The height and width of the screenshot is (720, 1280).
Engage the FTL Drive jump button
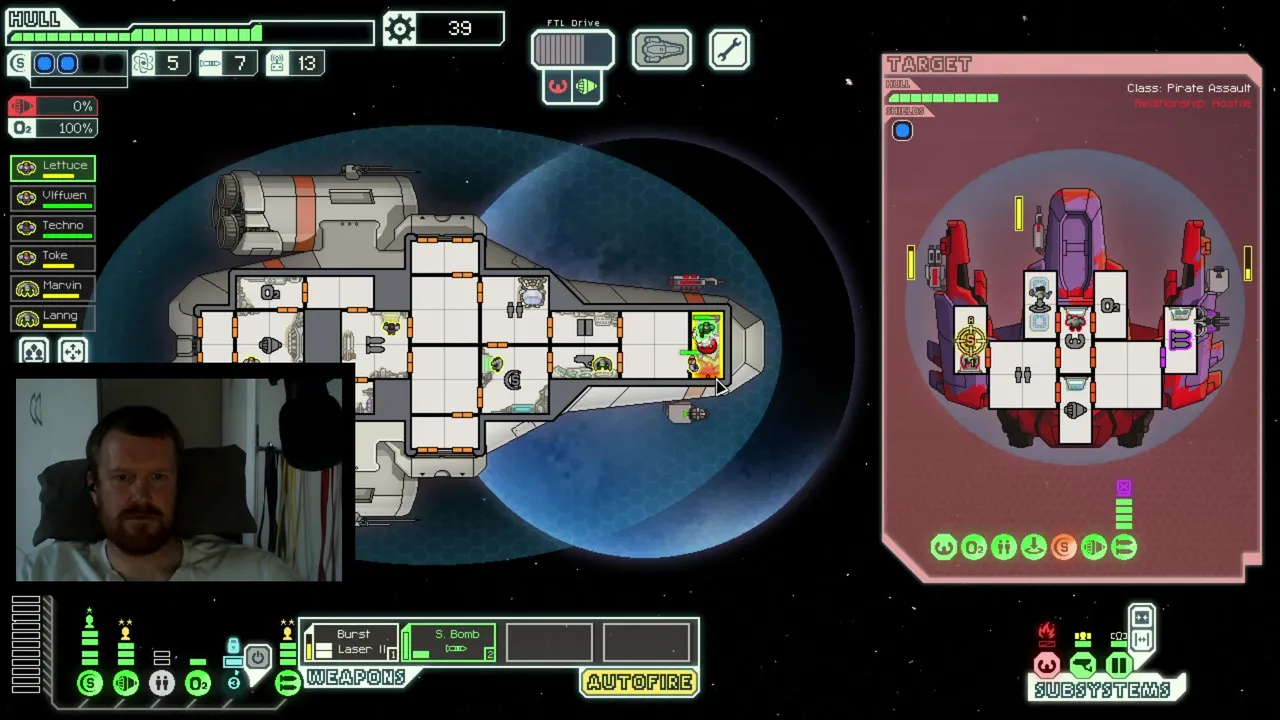tap(572, 49)
